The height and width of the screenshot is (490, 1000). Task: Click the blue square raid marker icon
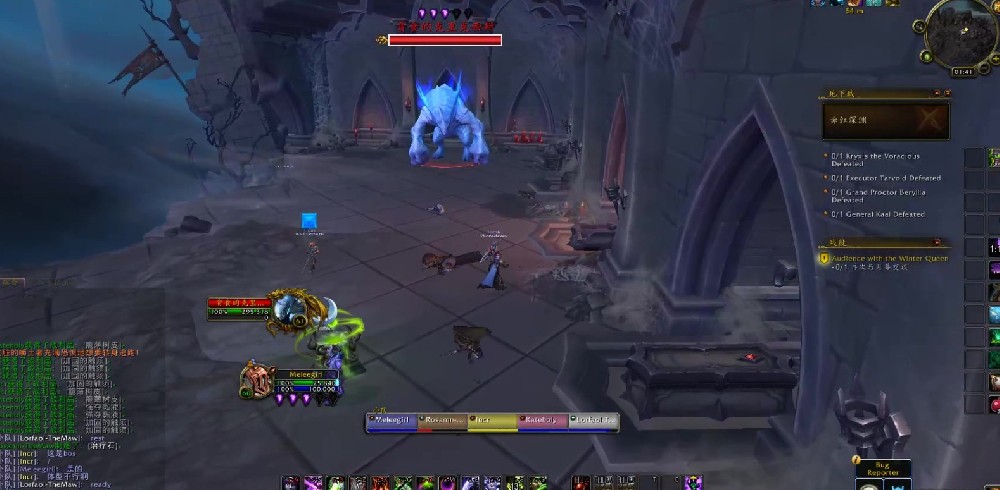point(310,221)
